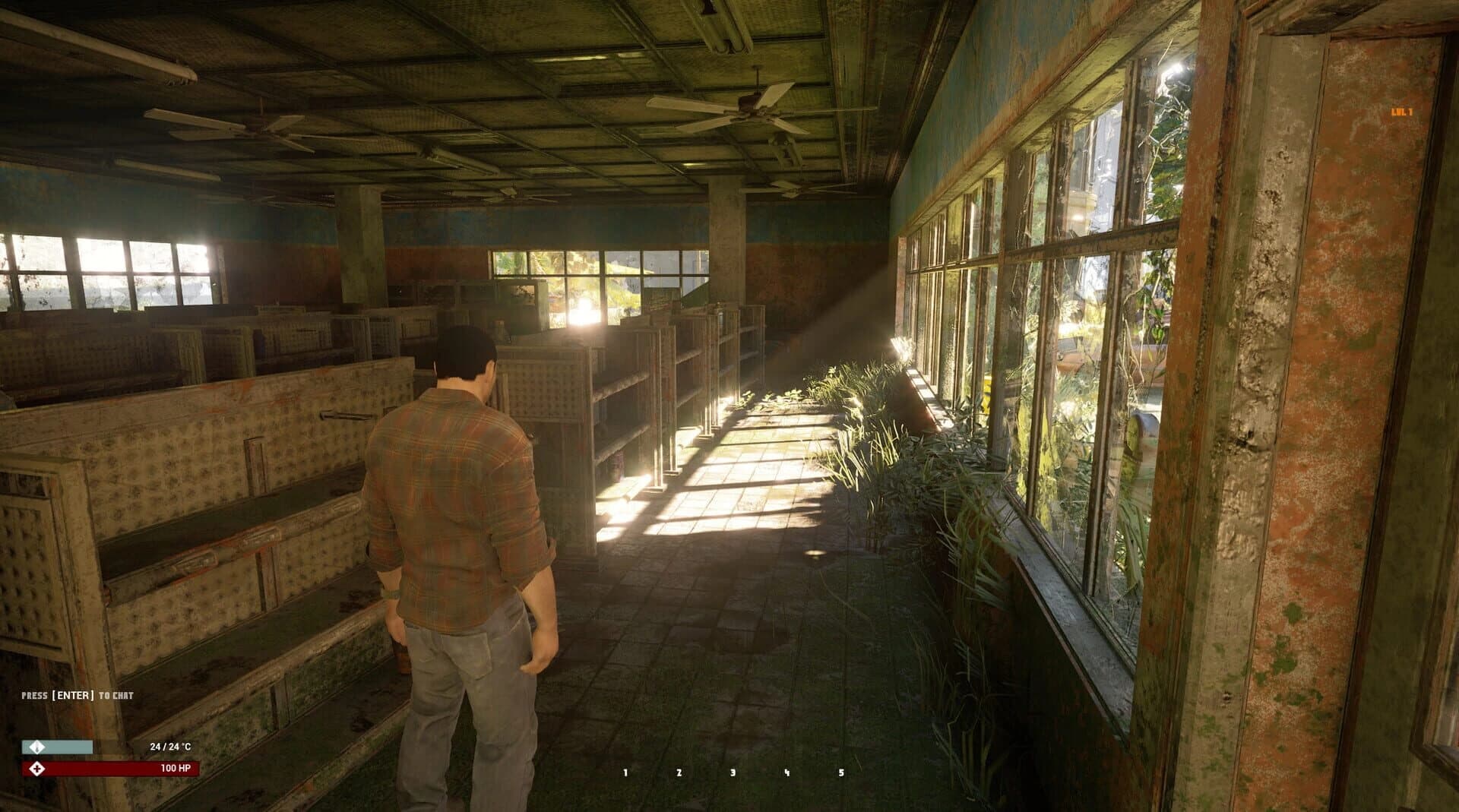Screen dimensions: 1459x812
Task: Select the fourth quickslot in the hotbar
Action: point(786,773)
